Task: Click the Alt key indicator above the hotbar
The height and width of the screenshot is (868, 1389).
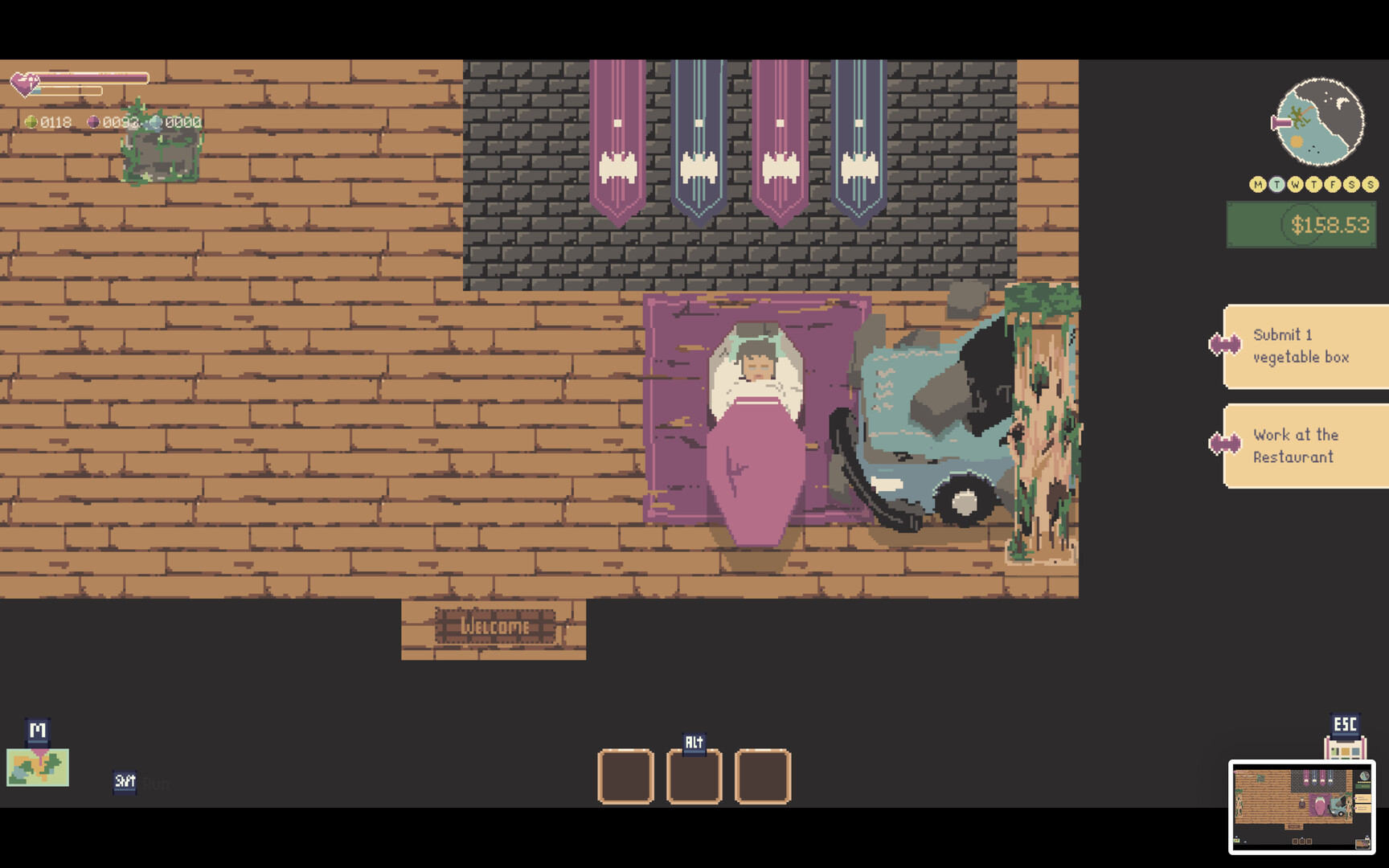Action: 694,742
